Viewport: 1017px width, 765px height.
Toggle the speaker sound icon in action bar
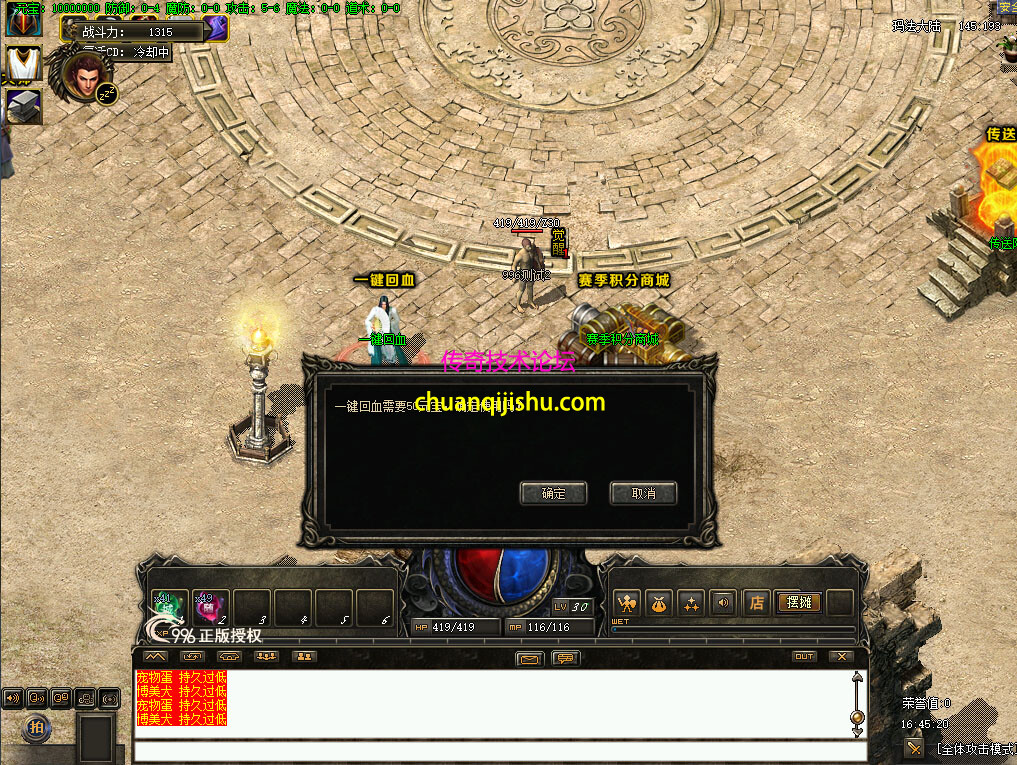click(723, 602)
